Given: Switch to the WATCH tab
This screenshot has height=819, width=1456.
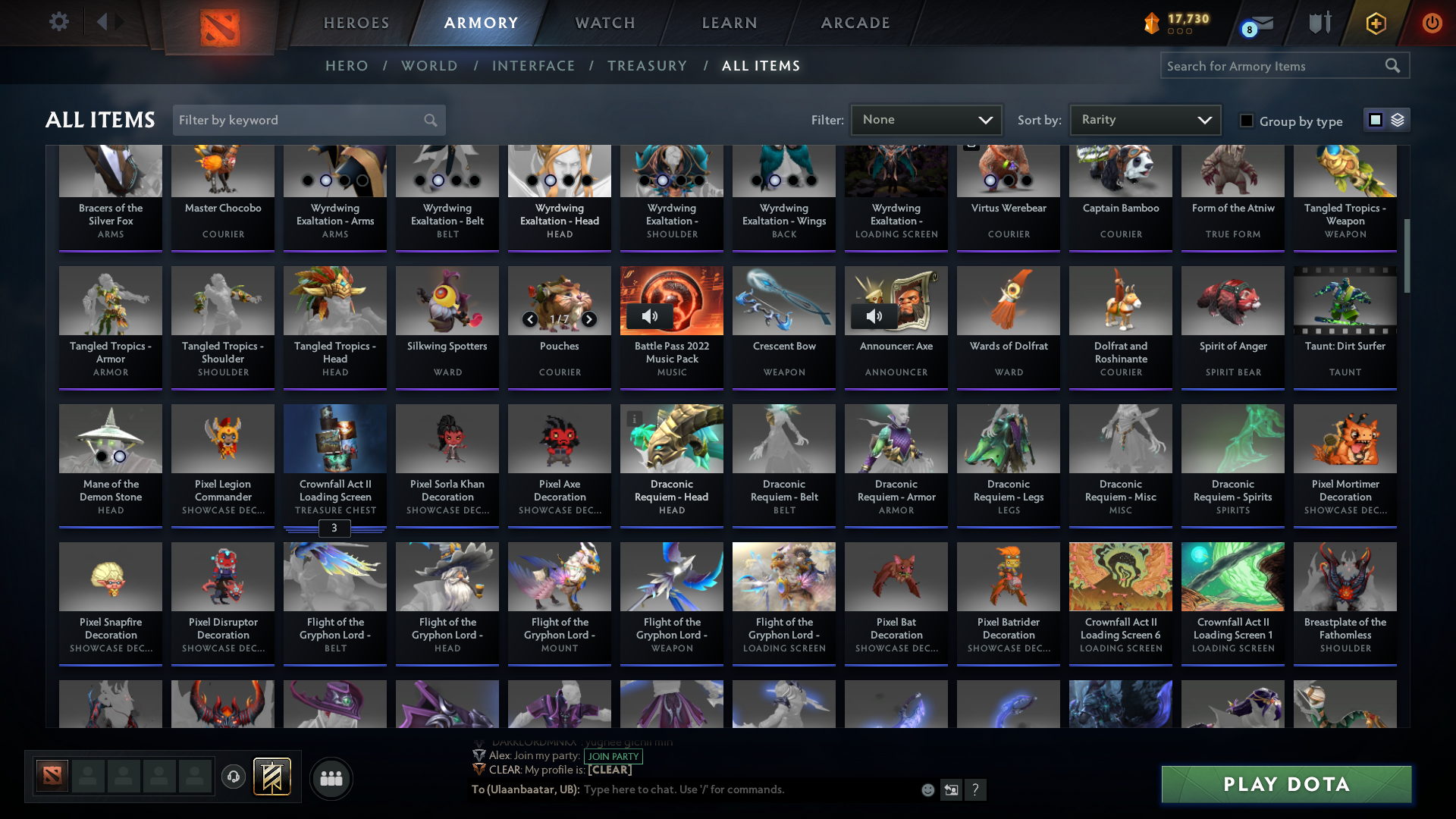Looking at the screenshot, I should (x=604, y=23).
